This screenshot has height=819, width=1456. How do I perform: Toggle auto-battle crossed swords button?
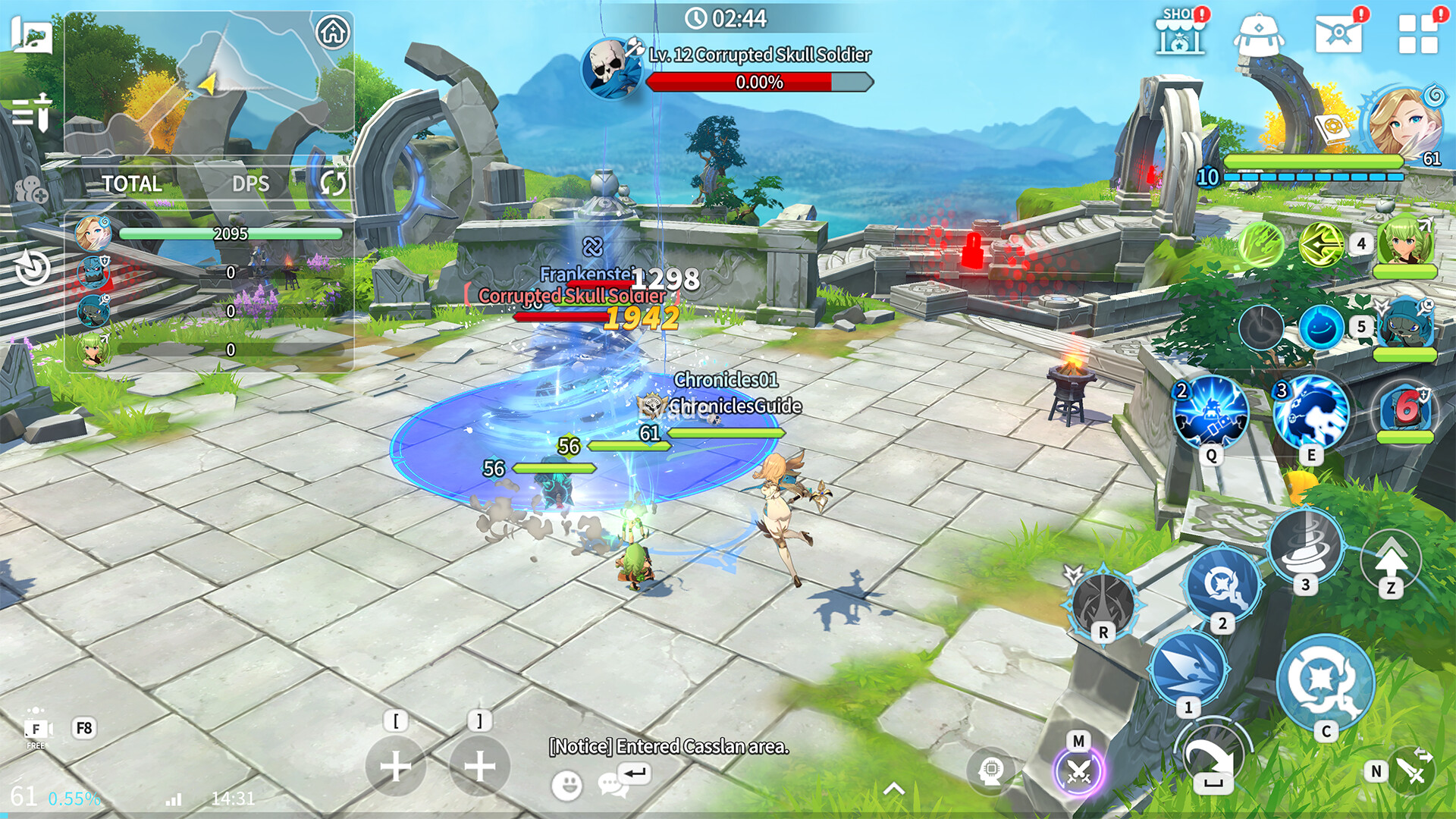click(1078, 771)
